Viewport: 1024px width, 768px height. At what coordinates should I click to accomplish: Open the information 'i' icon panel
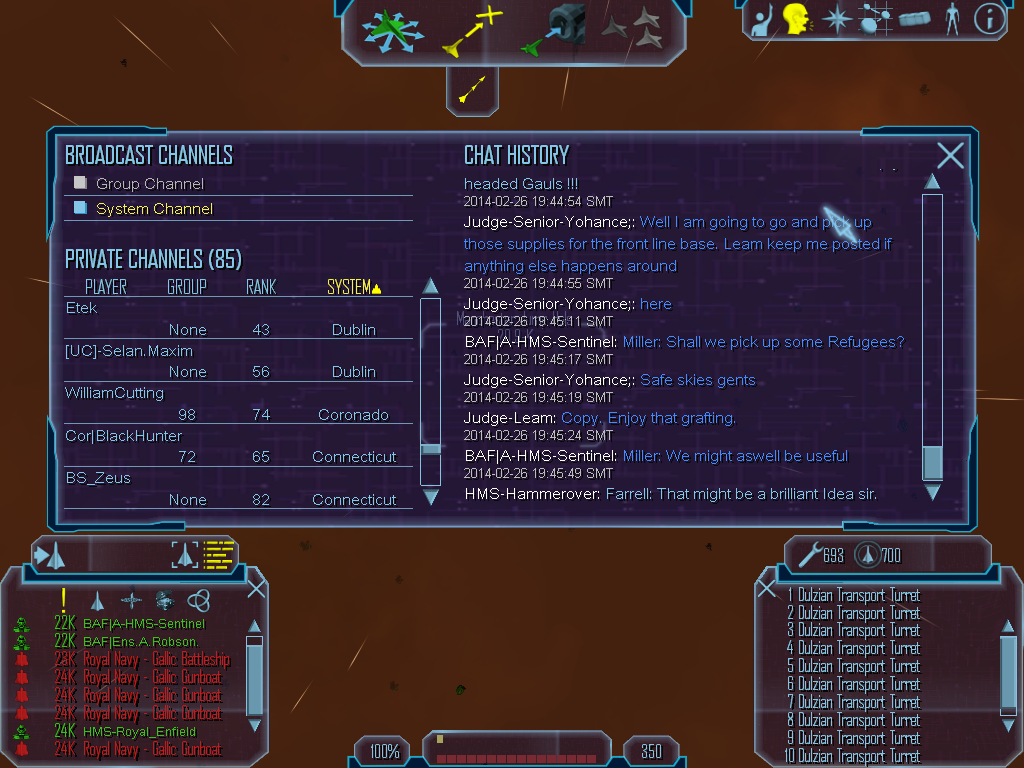tap(988, 18)
